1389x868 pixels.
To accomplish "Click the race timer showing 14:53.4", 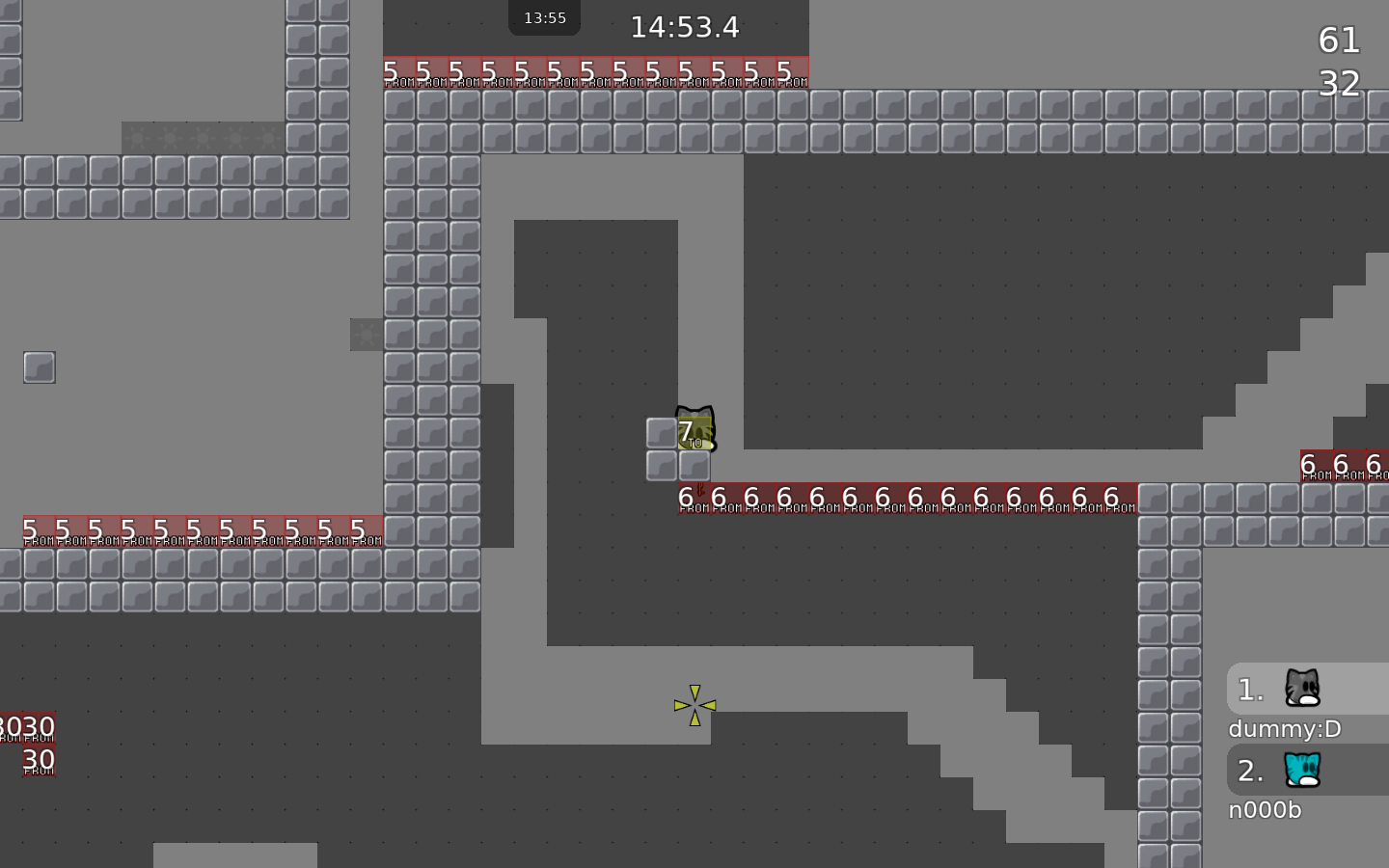I will point(685,28).
